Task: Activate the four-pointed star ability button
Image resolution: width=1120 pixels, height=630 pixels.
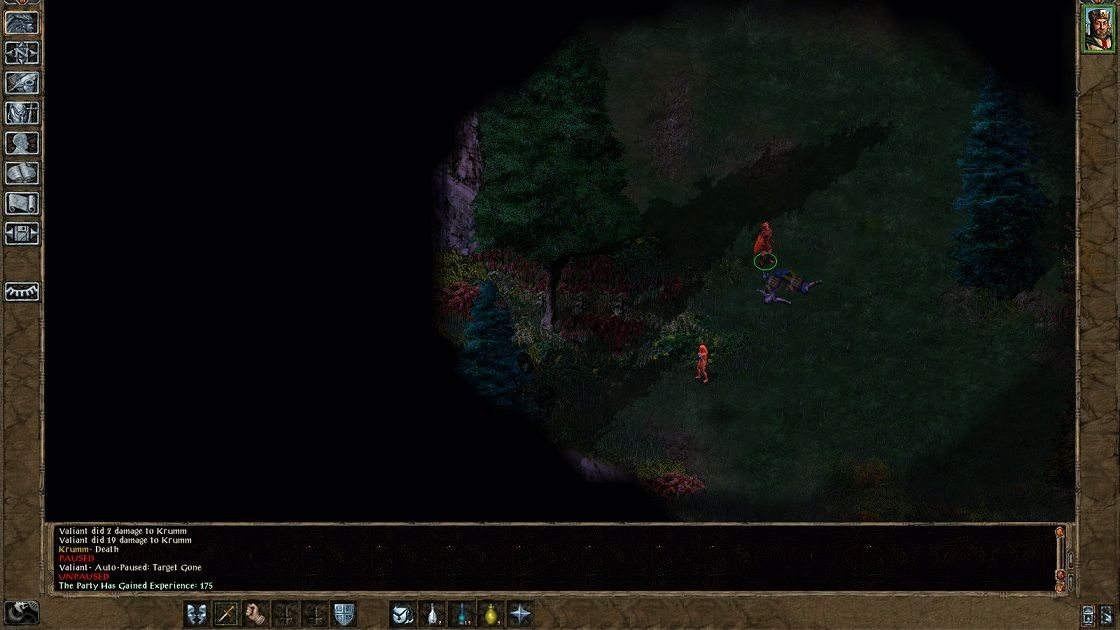Action: click(520, 614)
